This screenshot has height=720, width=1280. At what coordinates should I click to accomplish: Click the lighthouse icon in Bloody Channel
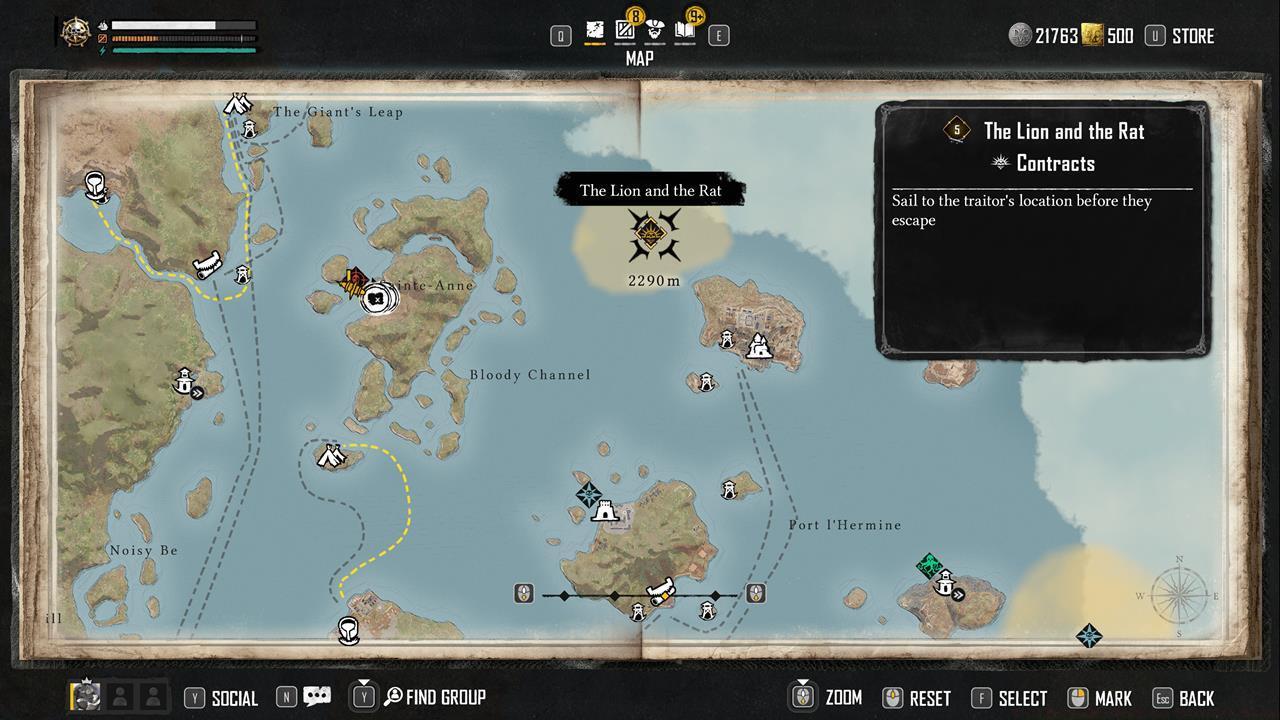pos(185,381)
